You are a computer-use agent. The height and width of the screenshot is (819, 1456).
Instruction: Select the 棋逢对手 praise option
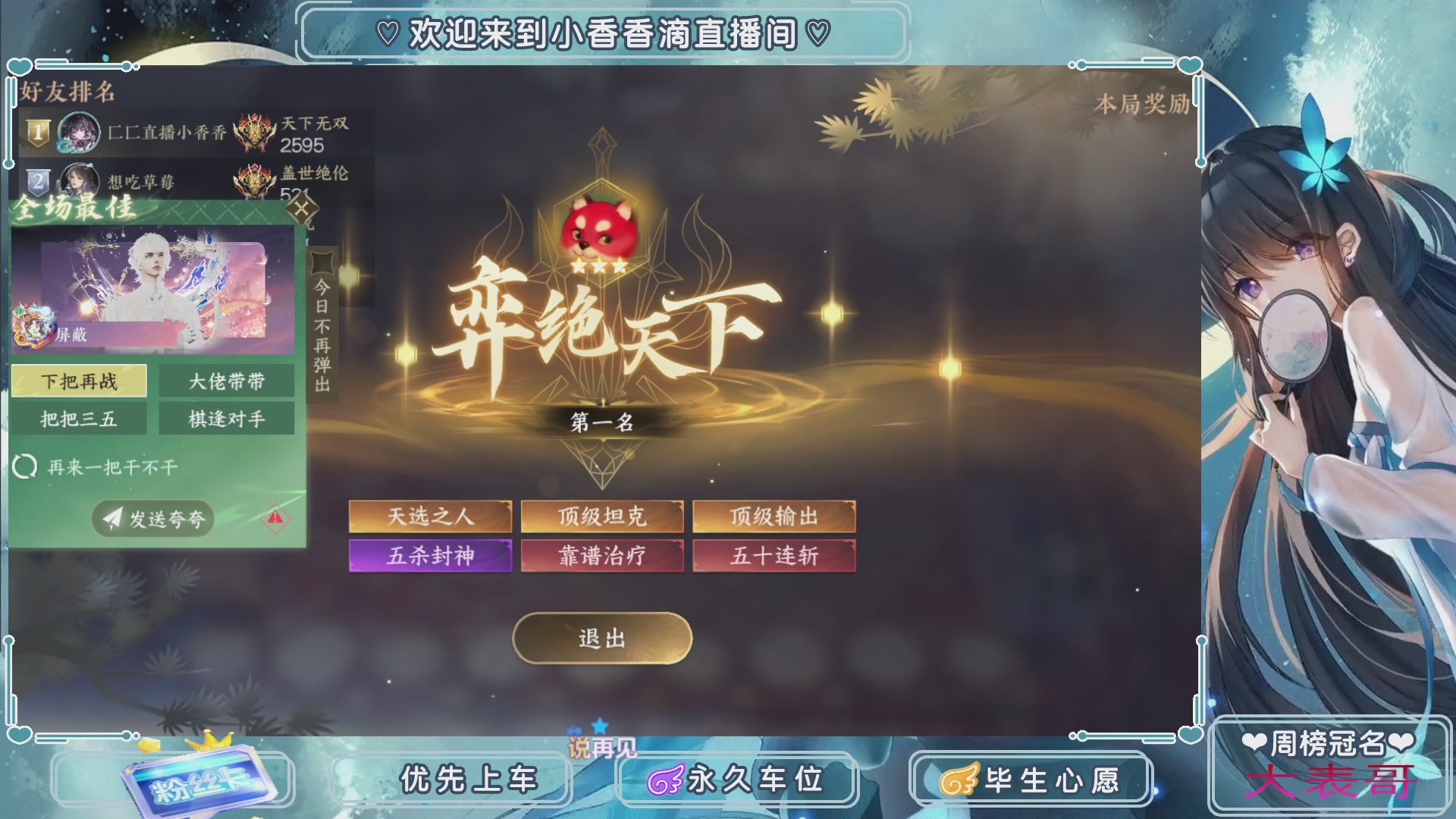pos(225,419)
